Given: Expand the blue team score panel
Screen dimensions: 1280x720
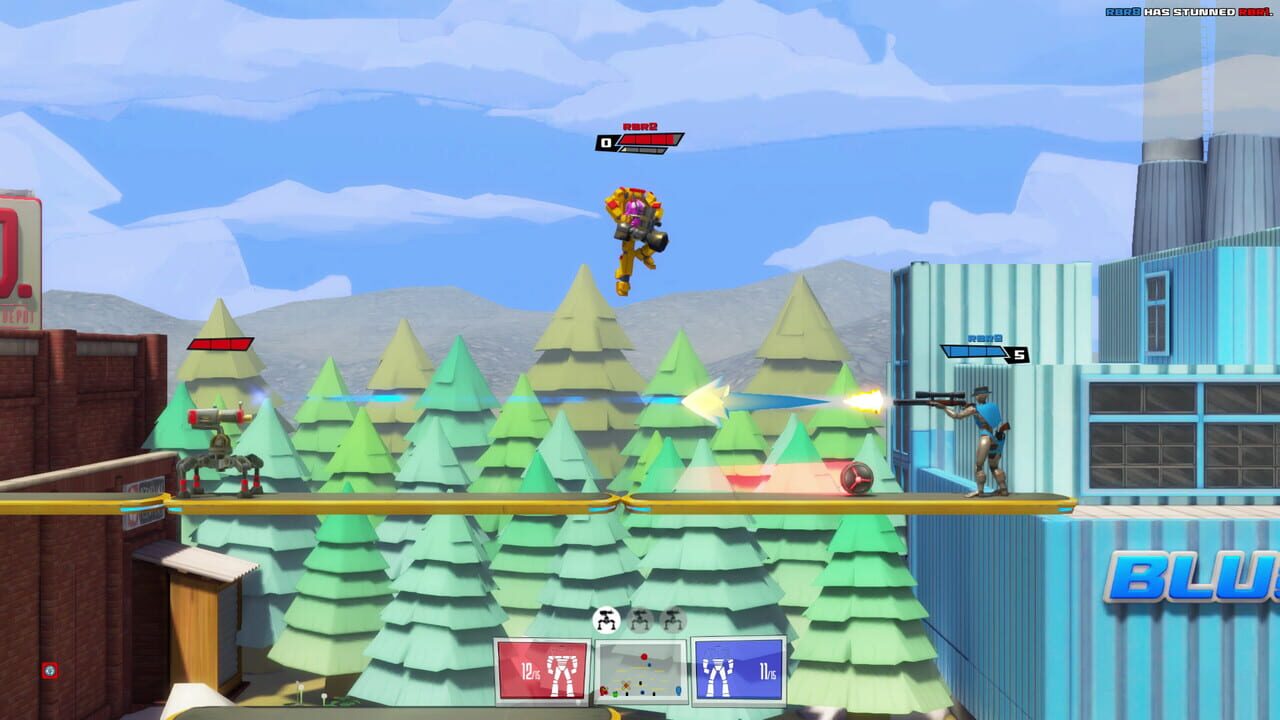Looking at the screenshot, I should (x=738, y=672).
